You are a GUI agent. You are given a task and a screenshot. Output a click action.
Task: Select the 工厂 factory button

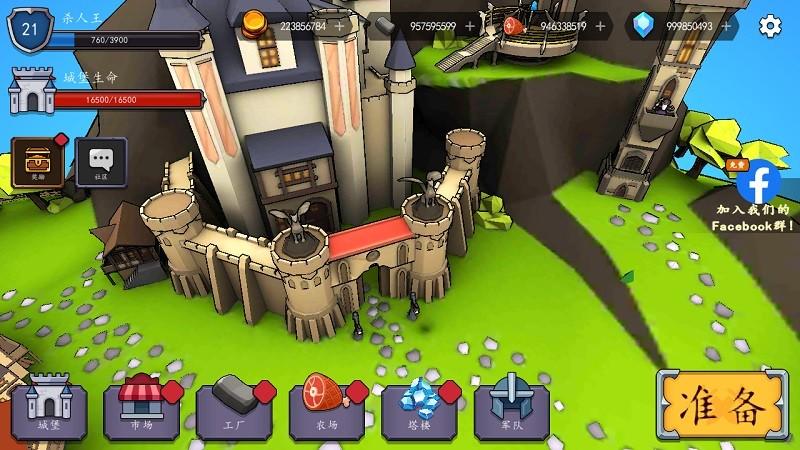pos(234,406)
